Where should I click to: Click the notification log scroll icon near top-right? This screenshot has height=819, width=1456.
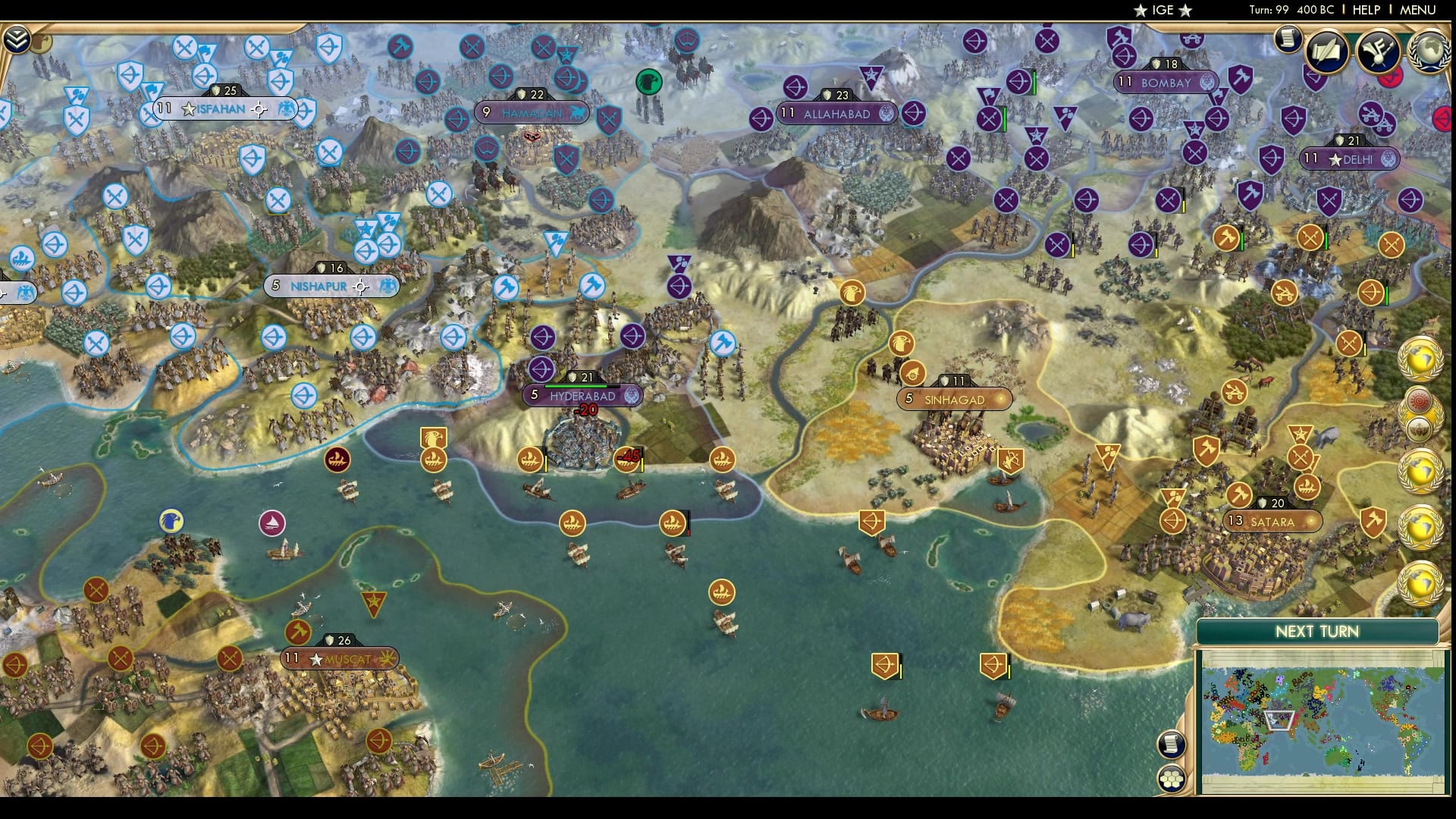[x=1288, y=40]
